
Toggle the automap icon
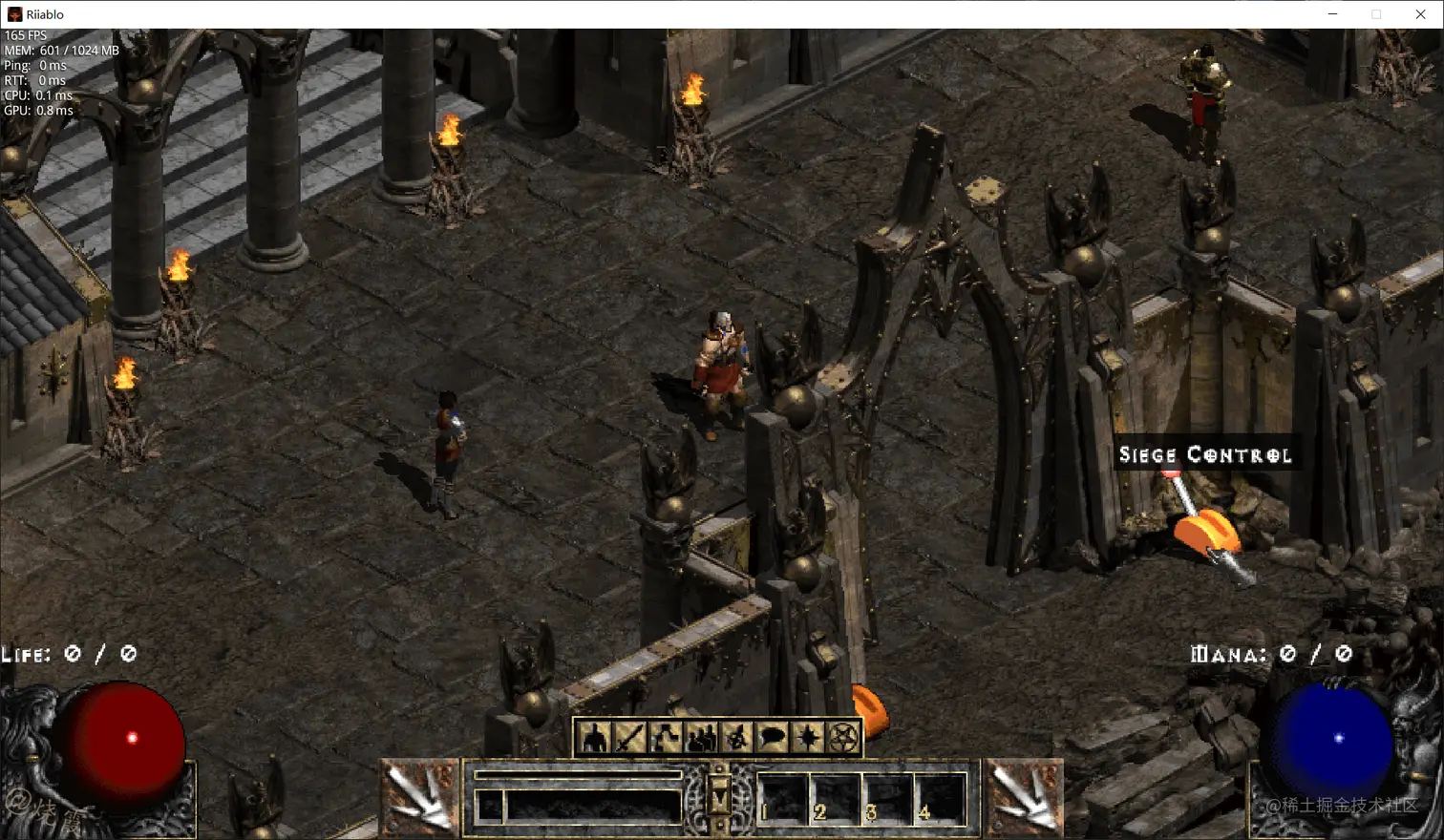pyautogui.click(x=736, y=738)
